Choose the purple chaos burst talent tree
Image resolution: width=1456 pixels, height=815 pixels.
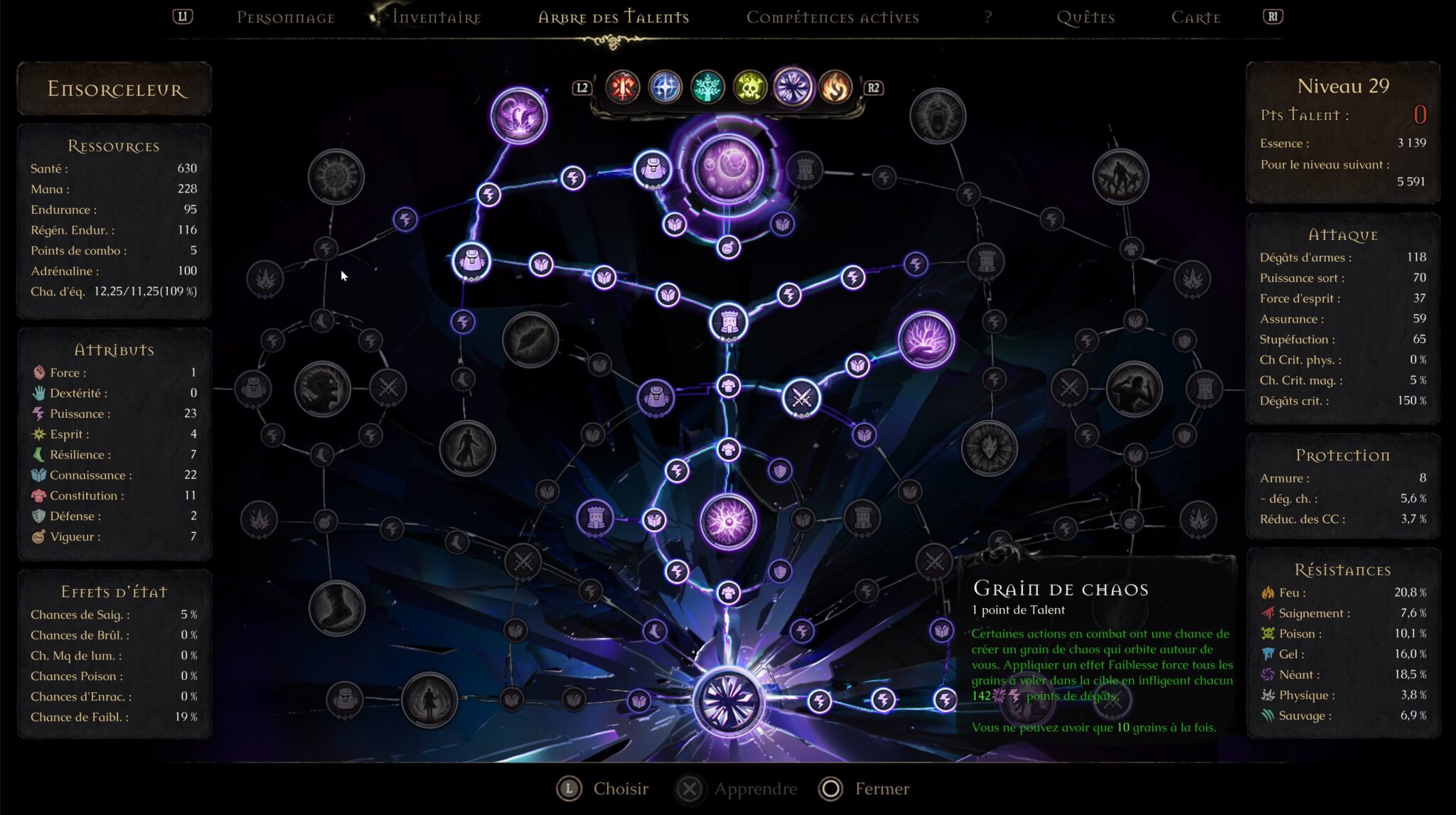pos(793,87)
